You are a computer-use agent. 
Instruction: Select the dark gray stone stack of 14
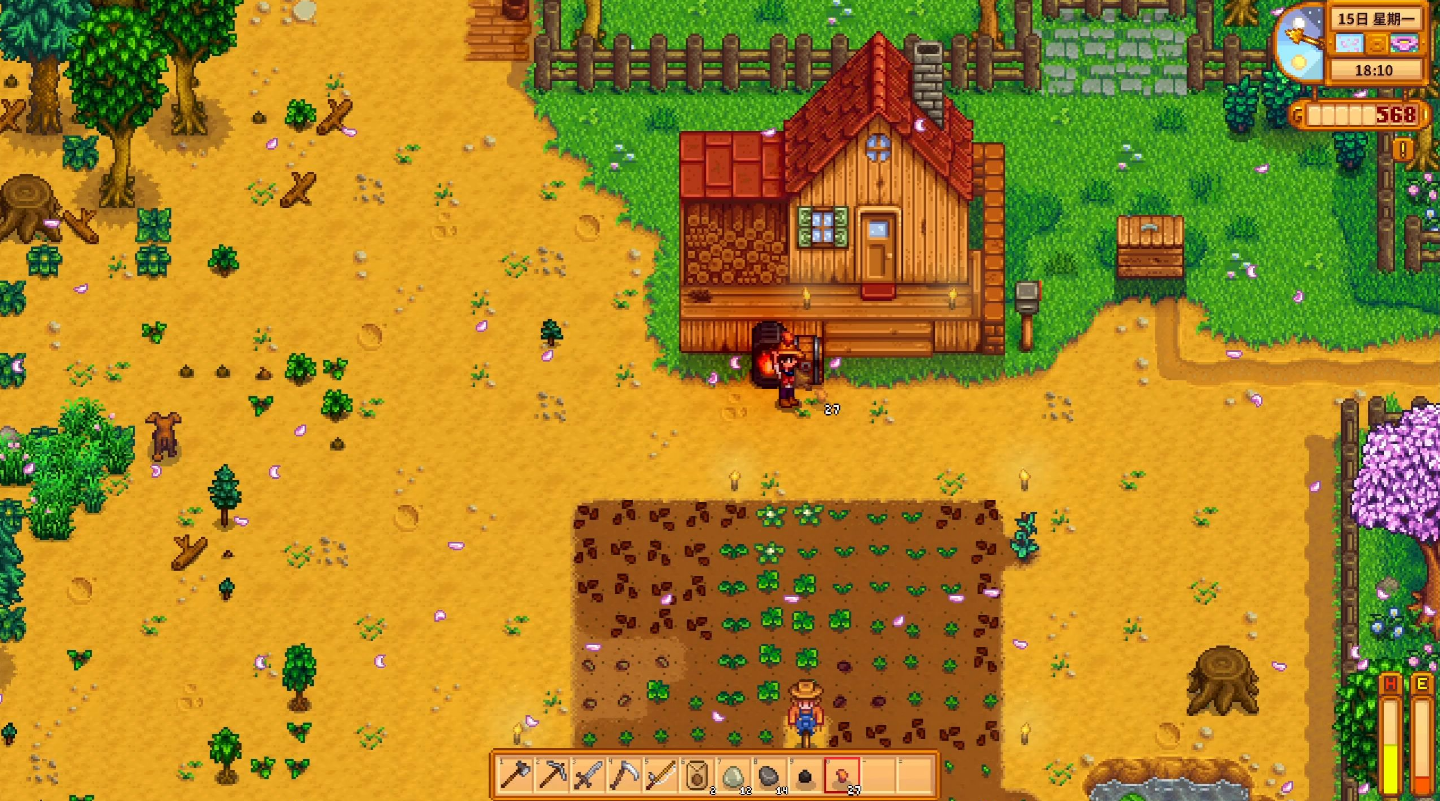tap(769, 775)
